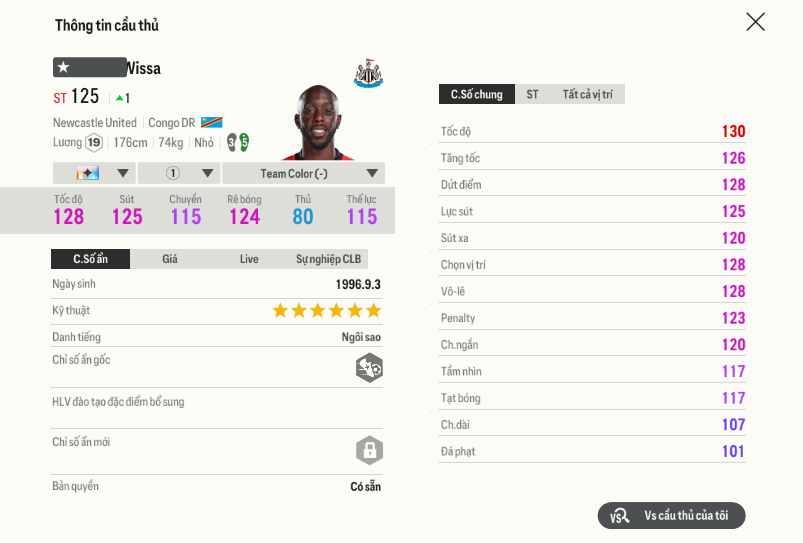This screenshot has height=543, width=803.
Task: Select the Sự nghiệp CLB tab
Action: (x=328, y=259)
